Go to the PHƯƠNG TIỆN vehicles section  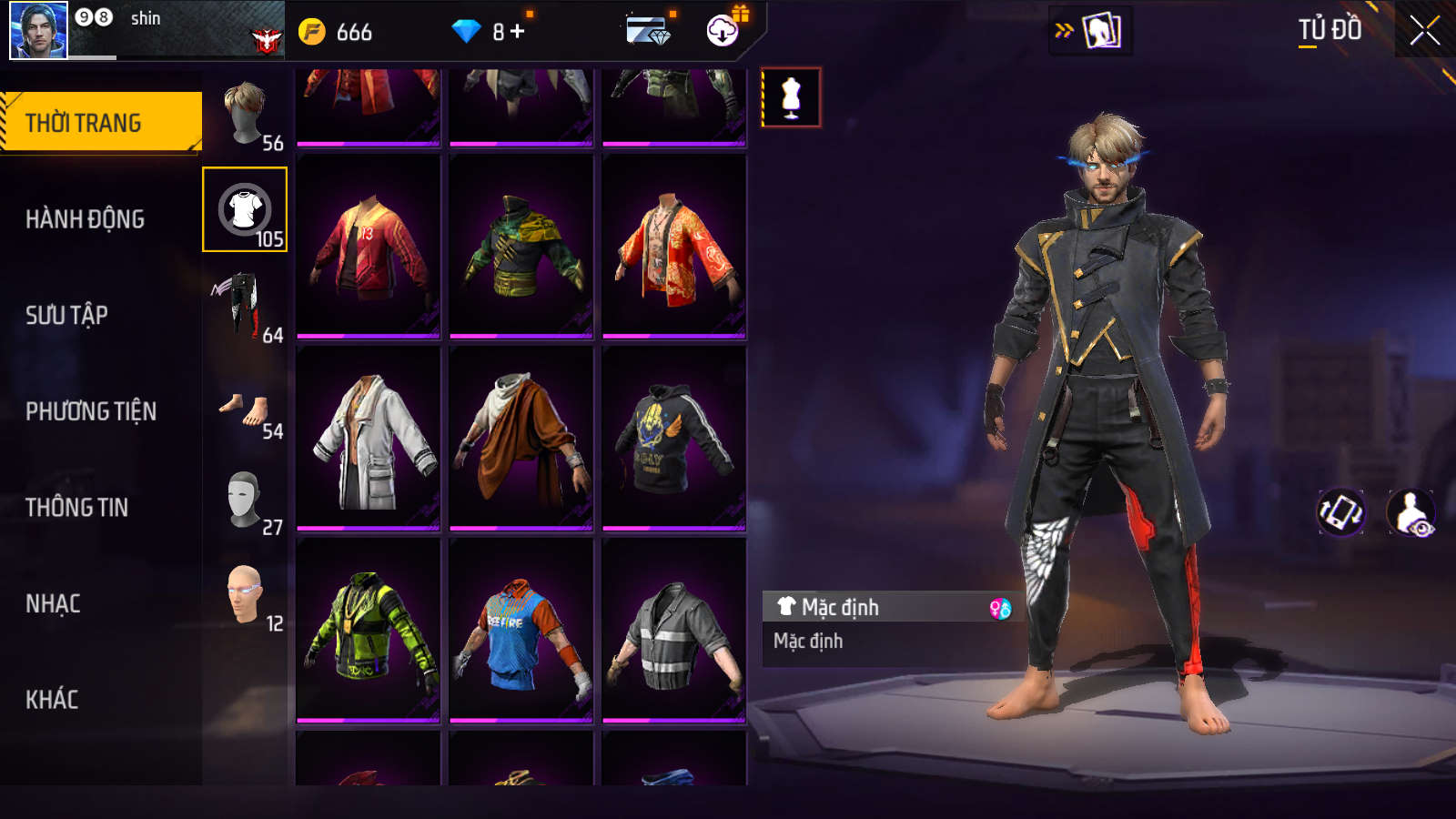pyautogui.click(x=91, y=411)
